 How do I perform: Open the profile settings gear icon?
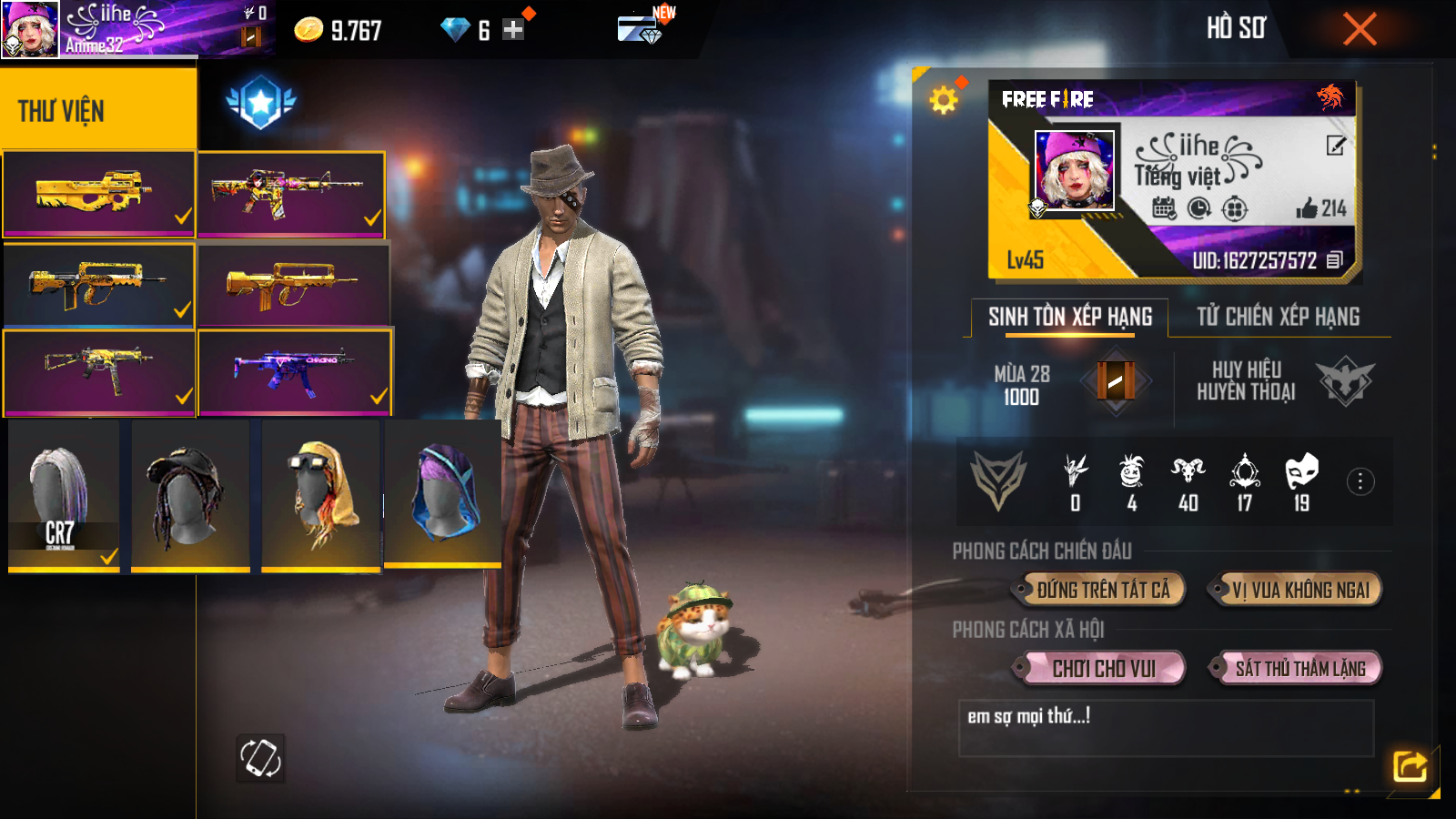pyautogui.click(x=944, y=99)
